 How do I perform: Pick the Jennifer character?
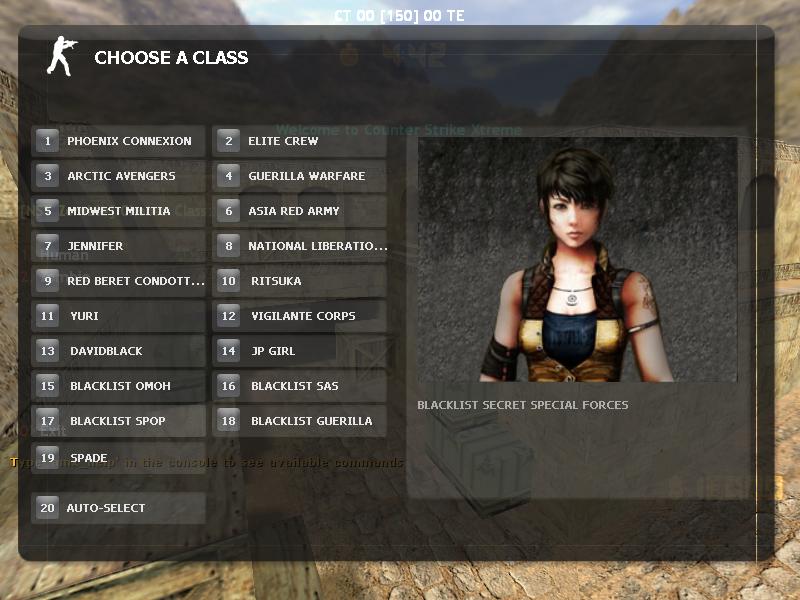[x=119, y=246]
